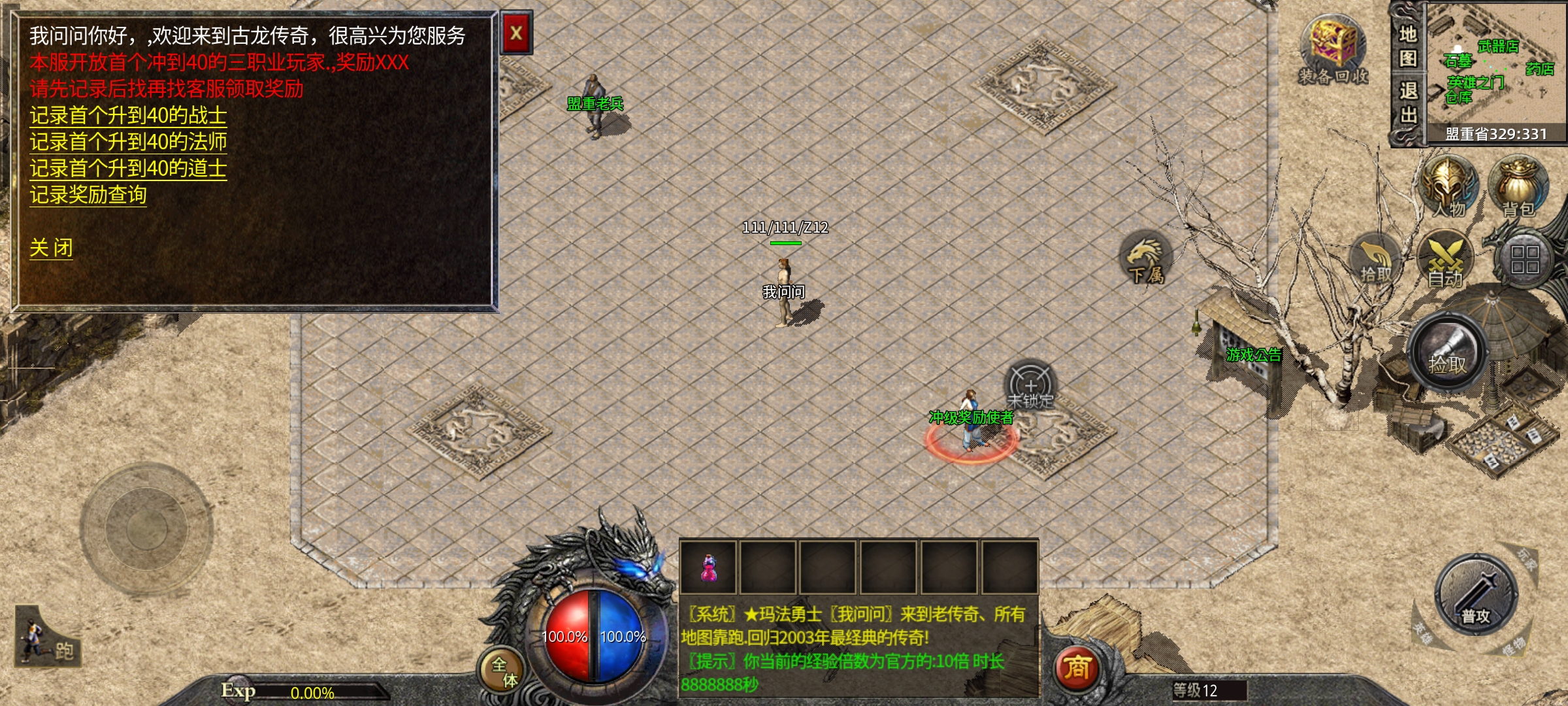
Task: Open the 人物 character helmet icon
Action: pyautogui.click(x=1449, y=186)
